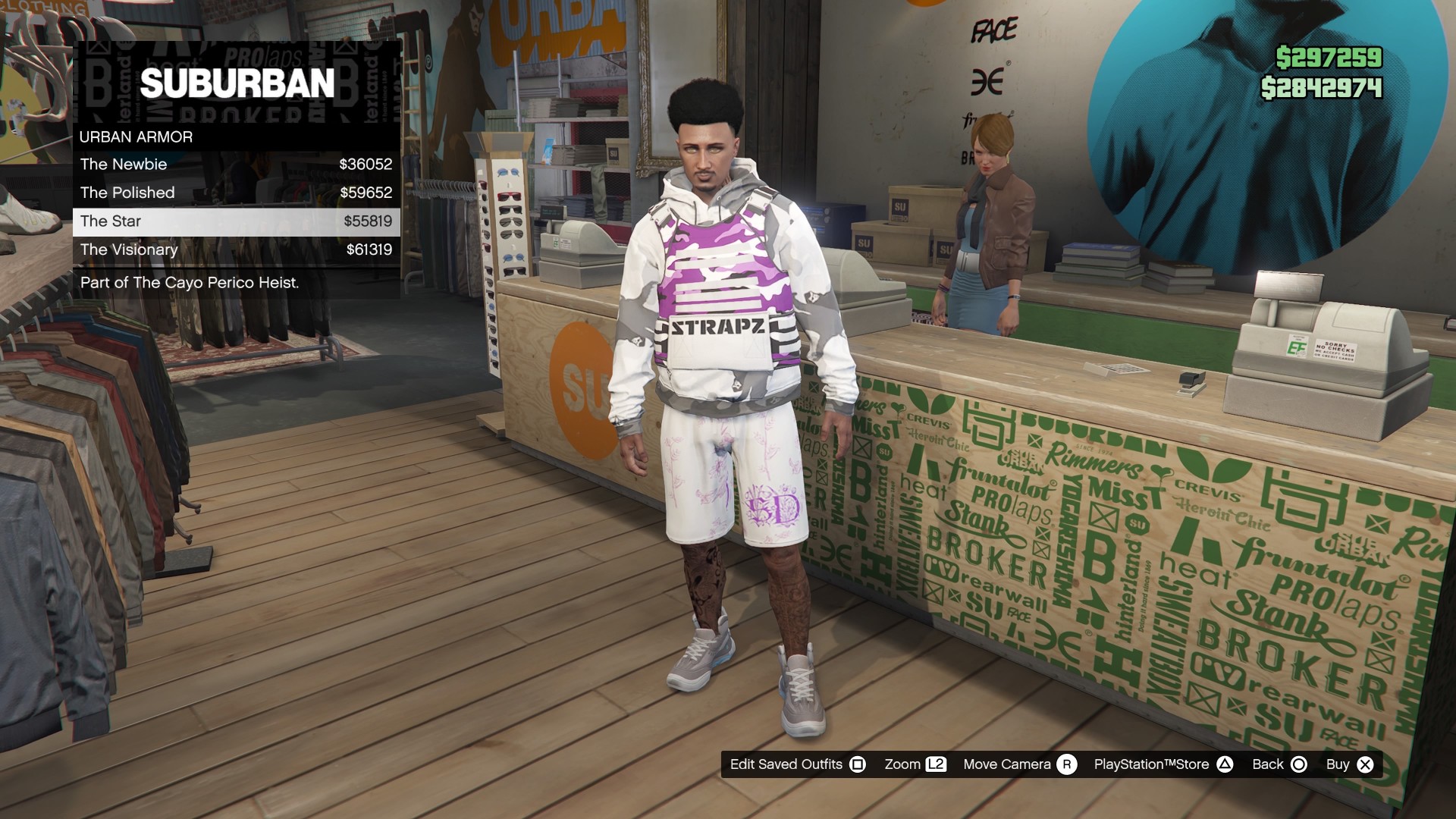Screen dimensions: 1456x819
Task: Click the Zoom L2 button icon
Action: coord(934,764)
